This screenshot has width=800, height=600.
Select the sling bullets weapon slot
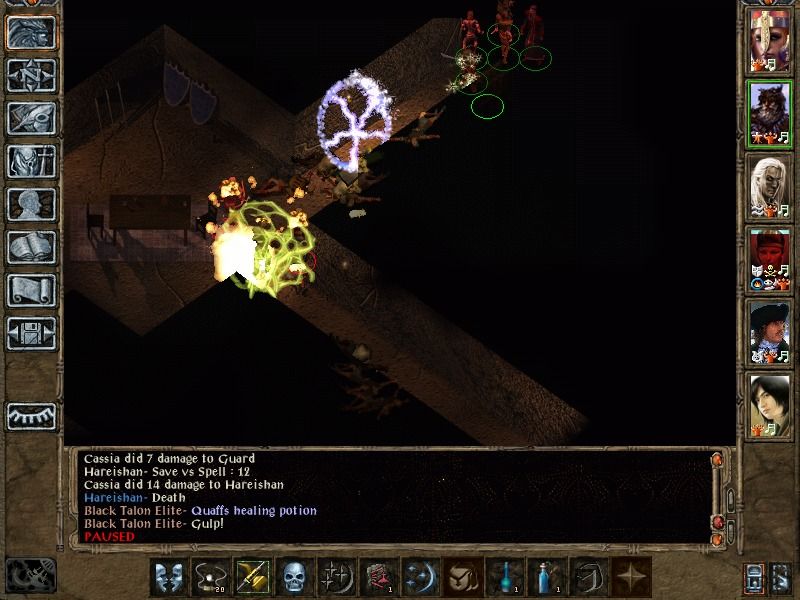click(x=209, y=577)
